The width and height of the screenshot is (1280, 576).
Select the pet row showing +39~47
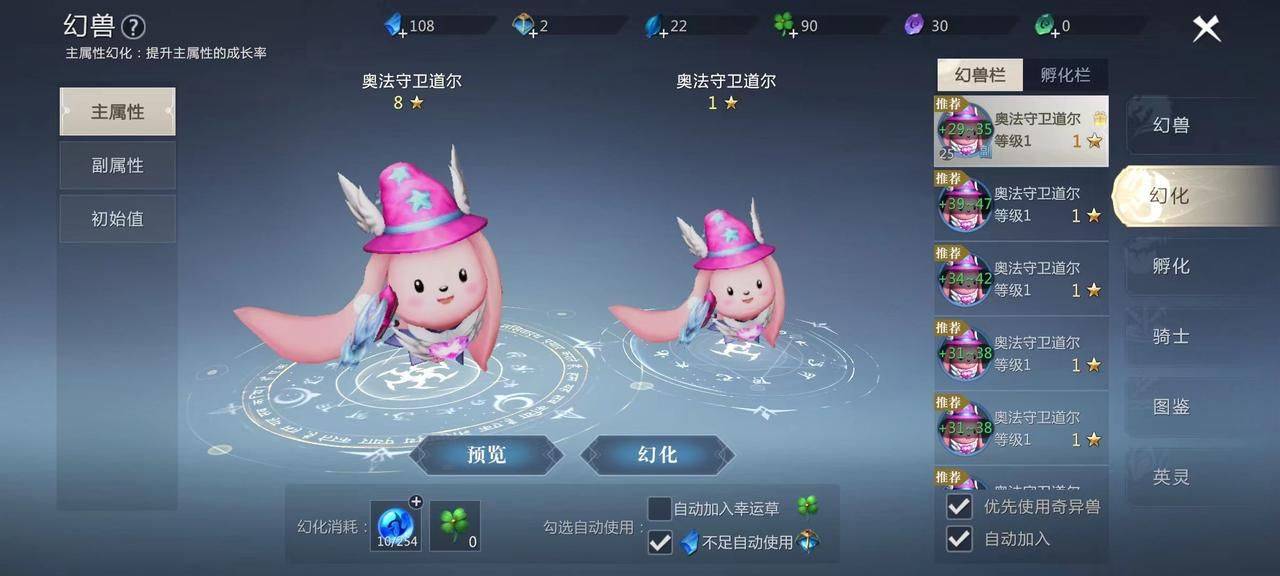point(1021,204)
